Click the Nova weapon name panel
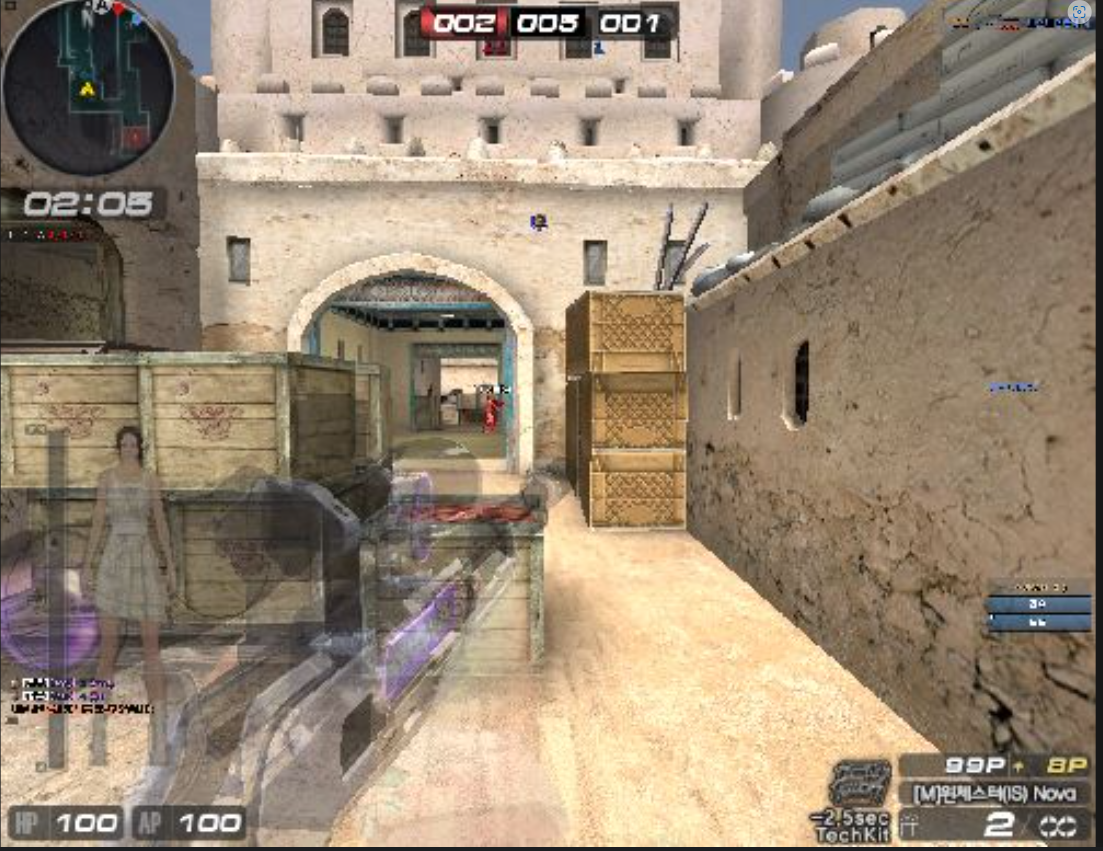Screen dimensions: 1103x851 click(x=994, y=793)
